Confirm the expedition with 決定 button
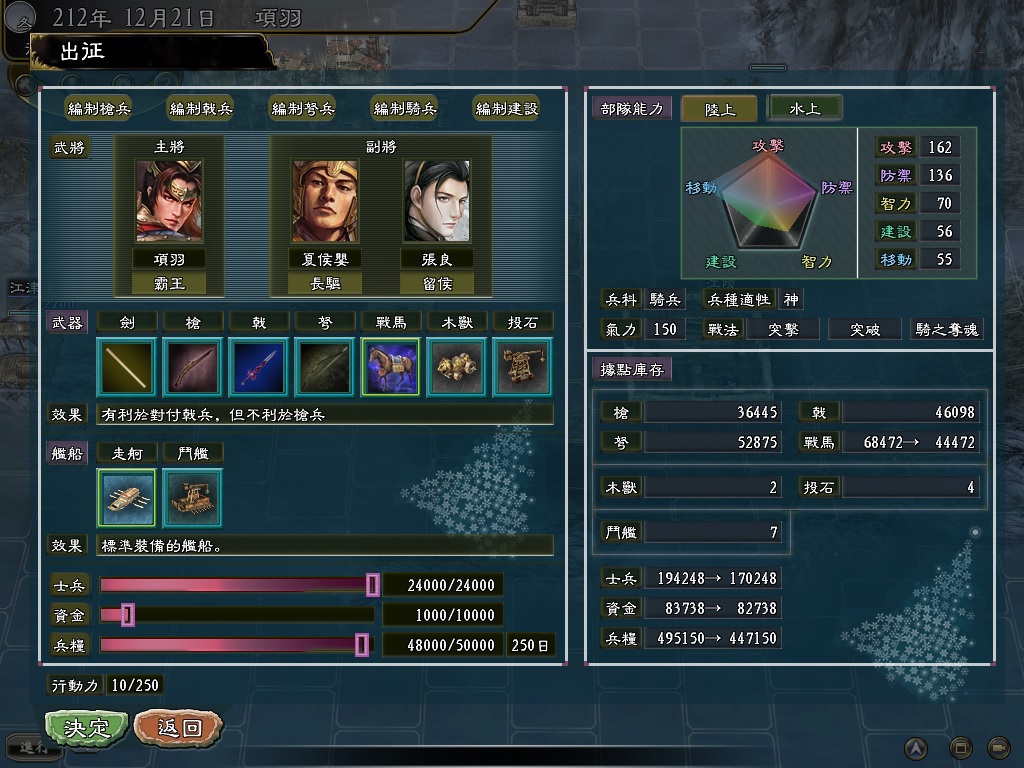 (86, 728)
